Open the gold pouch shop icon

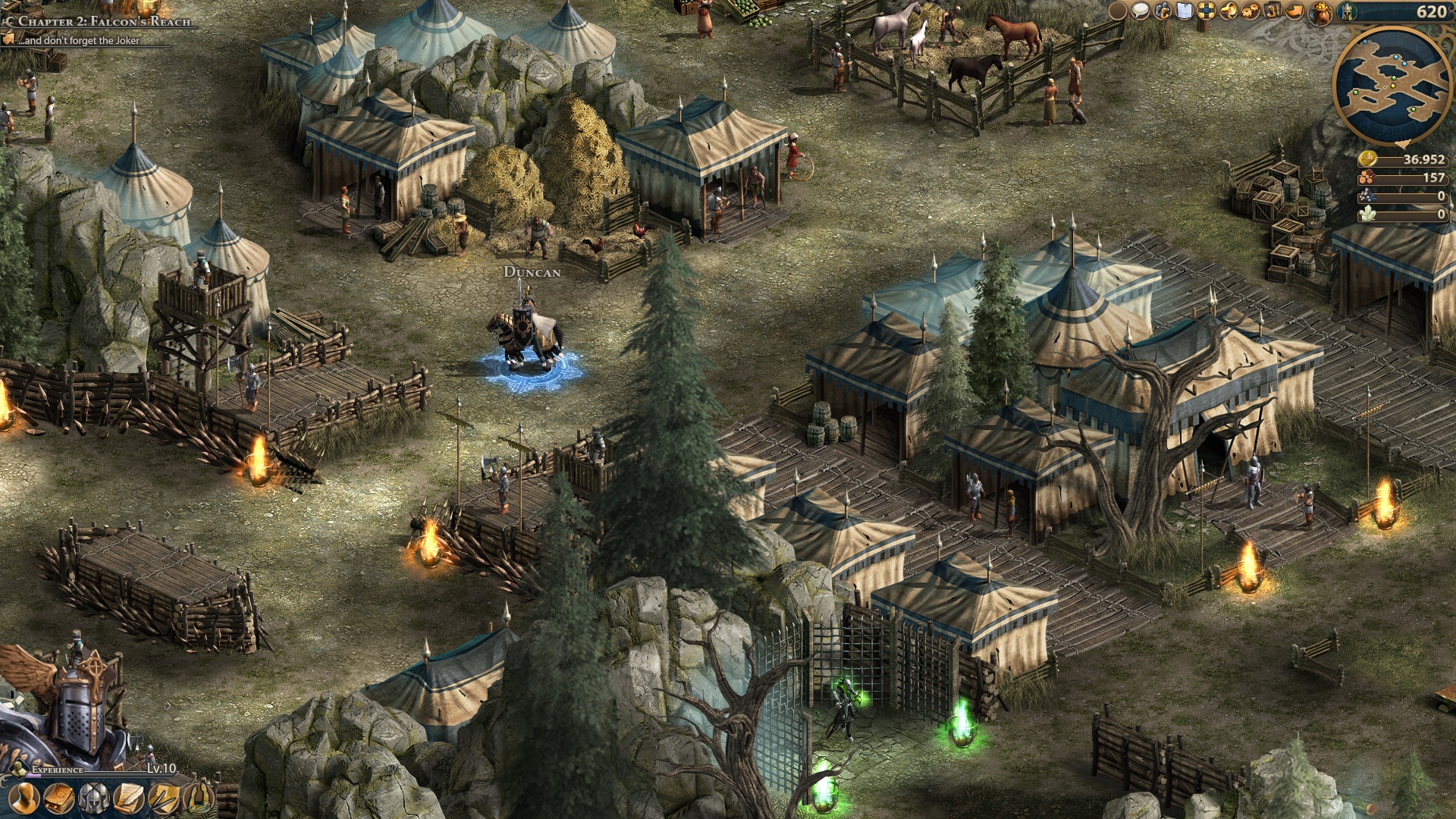[1319, 12]
